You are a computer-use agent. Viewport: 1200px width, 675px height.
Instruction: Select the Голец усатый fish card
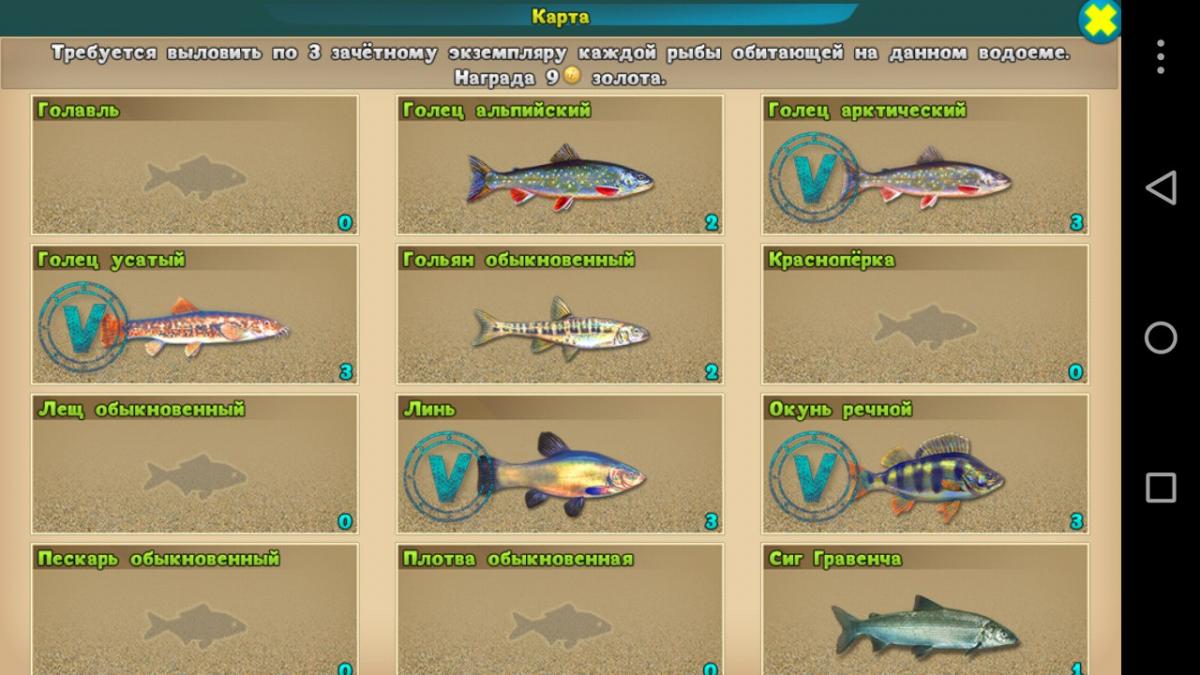pyautogui.click(x=195, y=315)
